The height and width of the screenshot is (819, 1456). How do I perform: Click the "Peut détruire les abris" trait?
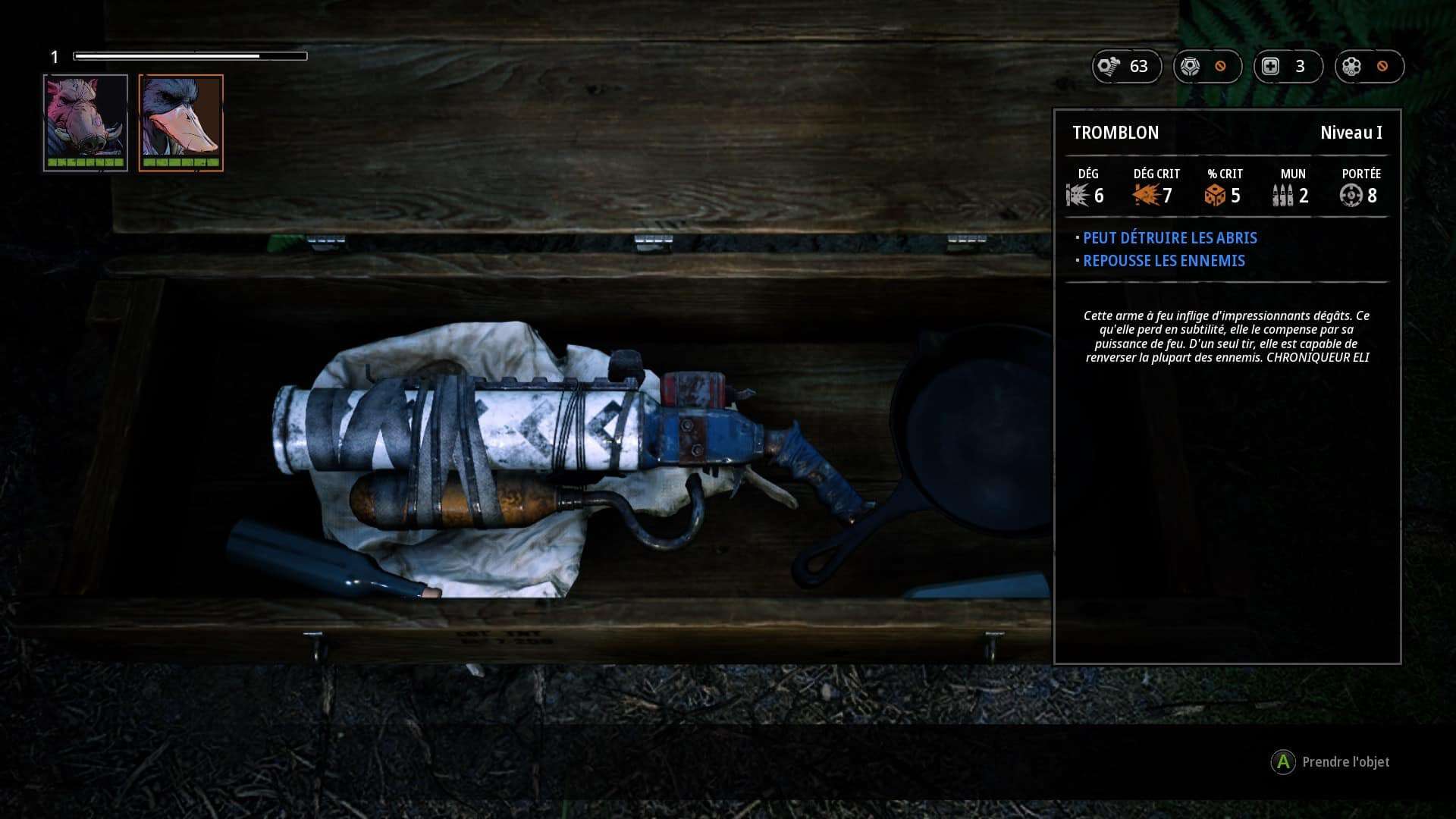tap(1169, 238)
